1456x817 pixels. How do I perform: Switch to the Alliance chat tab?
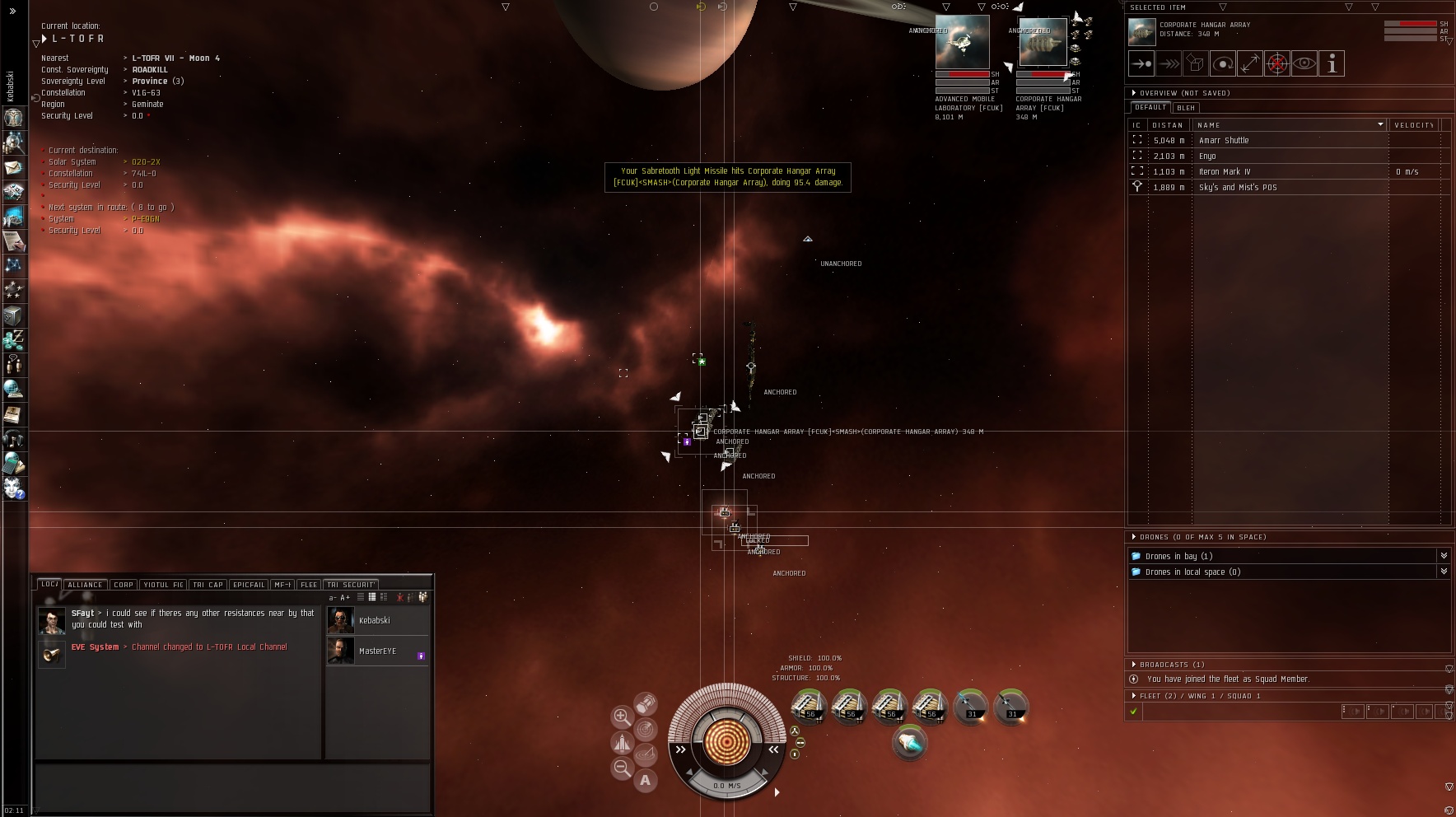86,585
